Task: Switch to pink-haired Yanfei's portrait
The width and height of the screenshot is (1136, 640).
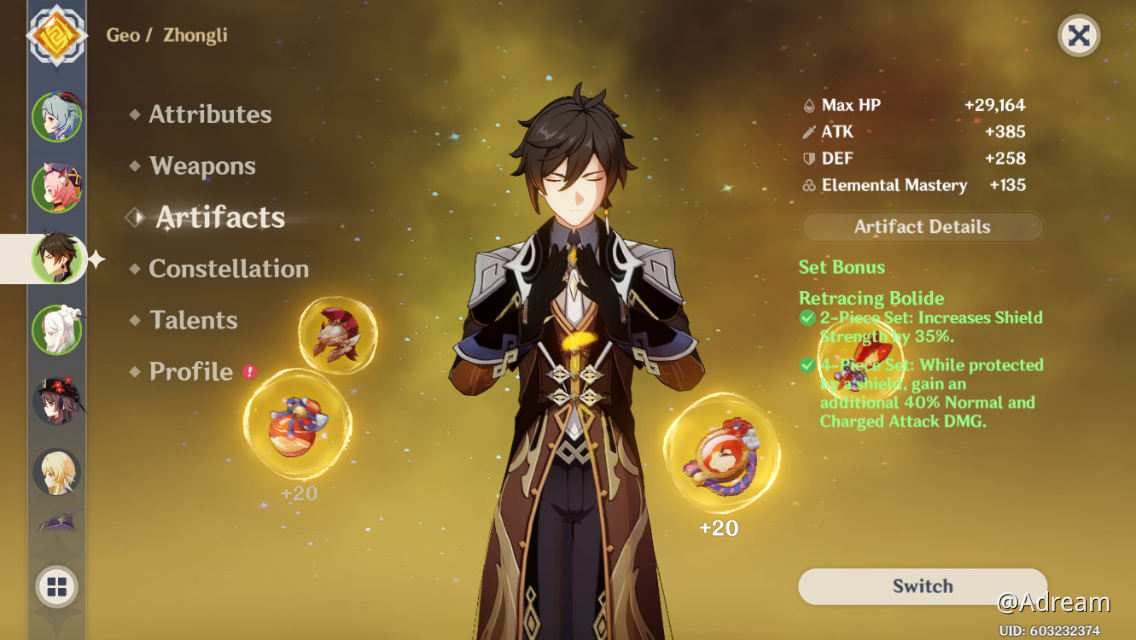Action: pos(56,187)
